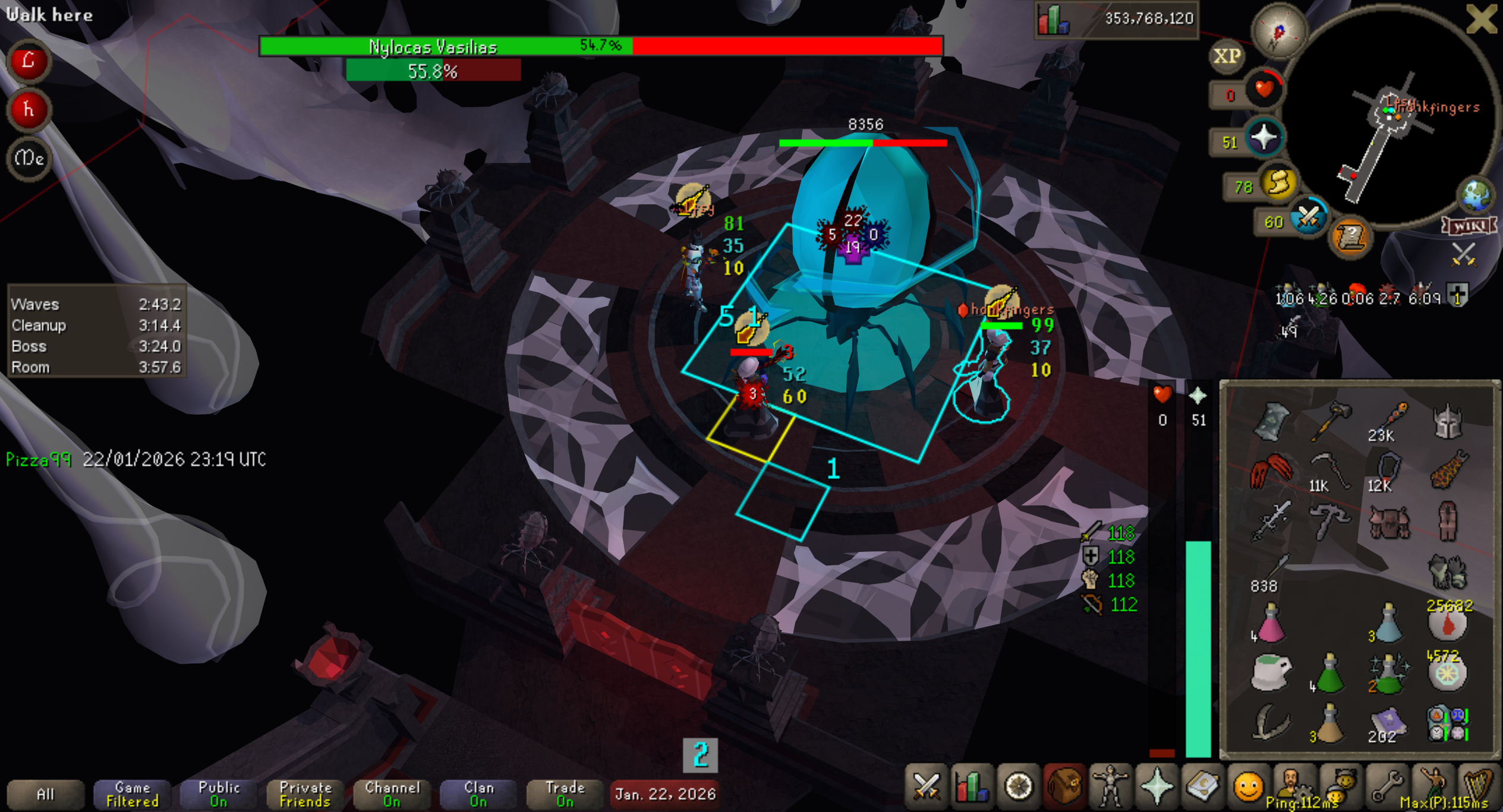Select the scythe in inventory
The image size is (1503, 812).
pyautogui.click(x=1330, y=470)
